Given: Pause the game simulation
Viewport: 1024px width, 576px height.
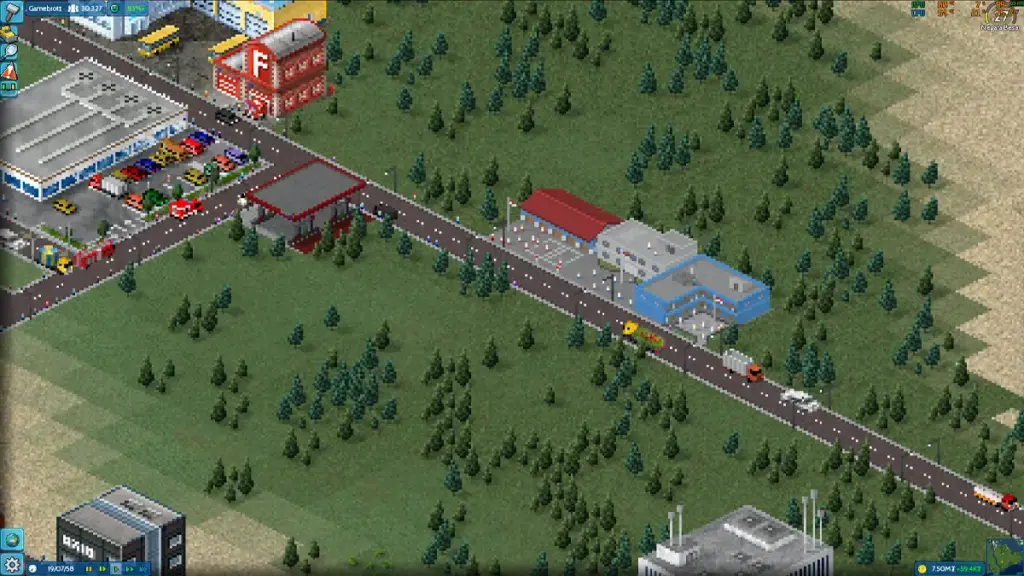Looking at the screenshot, I should (x=89, y=569).
